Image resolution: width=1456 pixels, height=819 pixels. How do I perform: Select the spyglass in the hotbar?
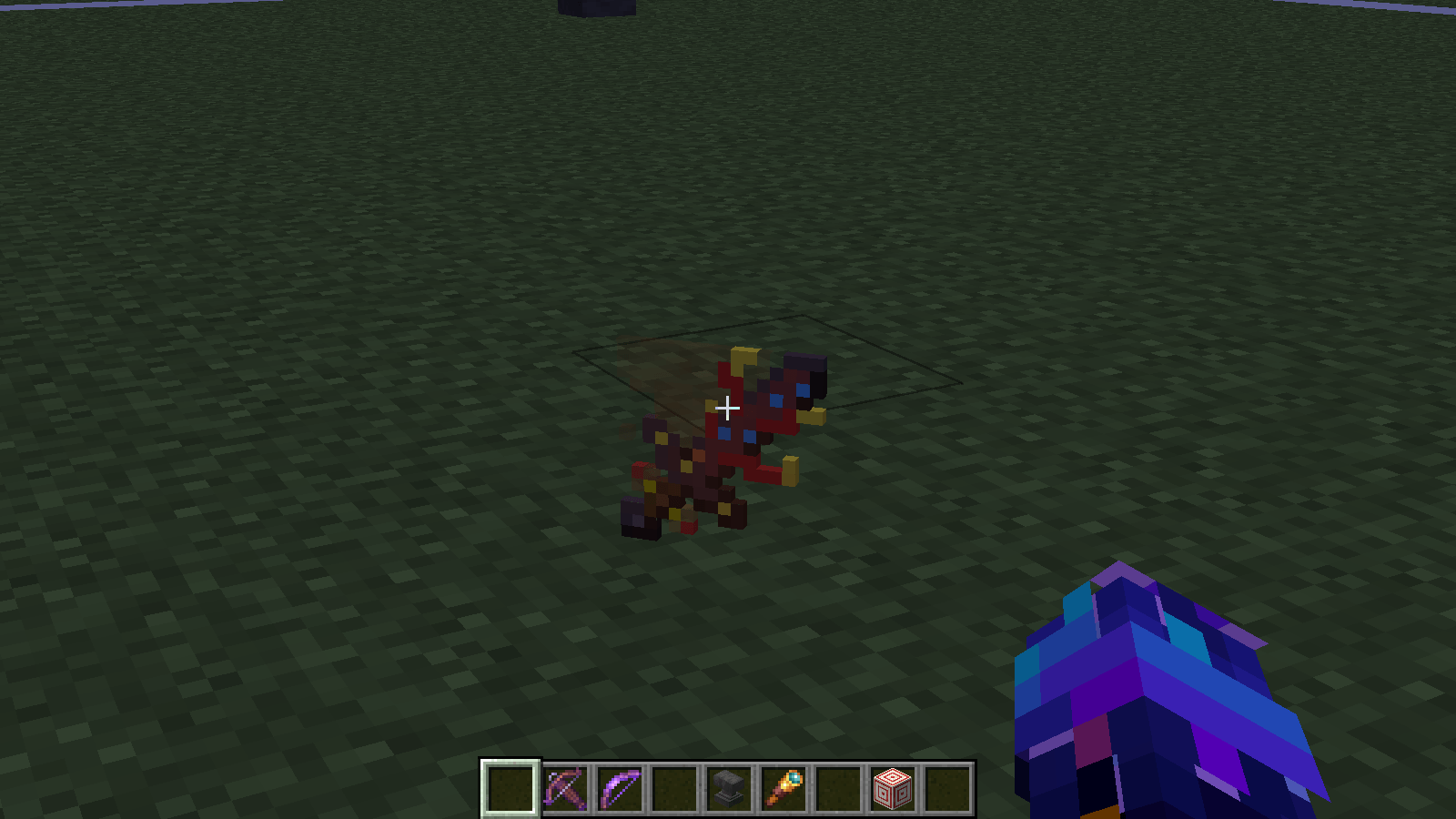(x=784, y=790)
